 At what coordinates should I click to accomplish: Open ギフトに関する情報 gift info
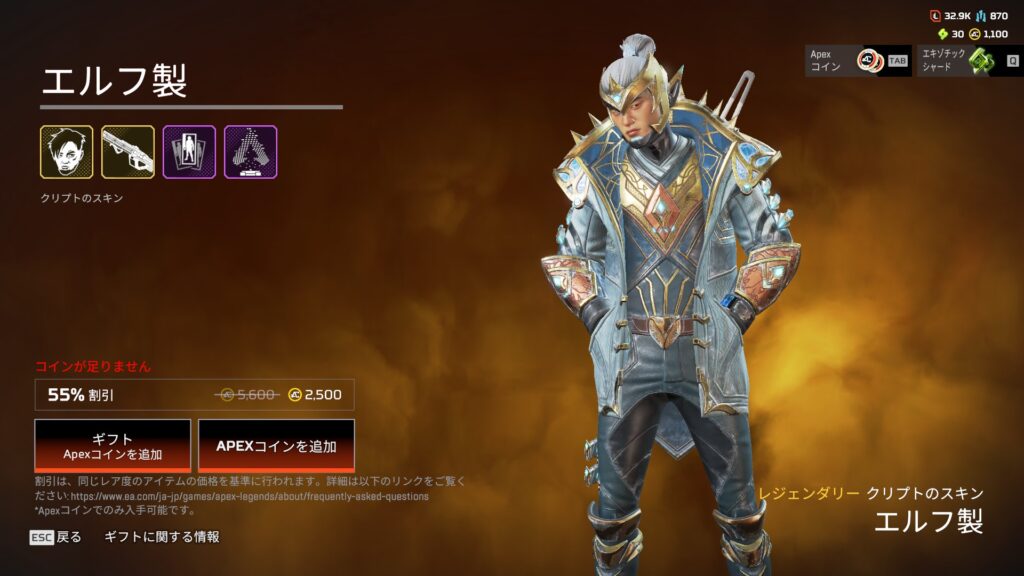click(x=162, y=537)
